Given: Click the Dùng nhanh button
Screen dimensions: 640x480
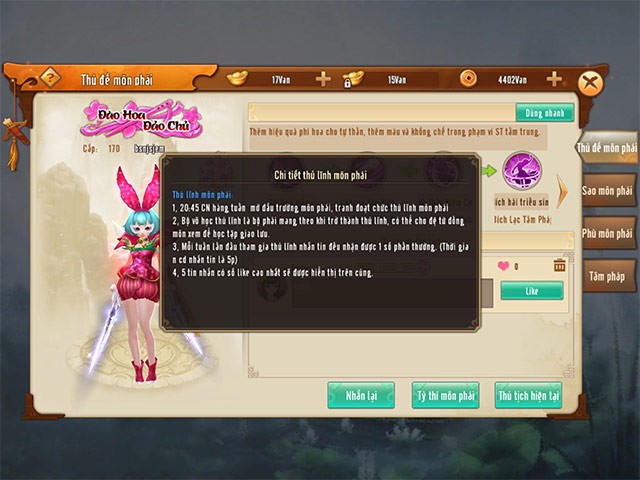Looking at the screenshot, I should tap(544, 112).
